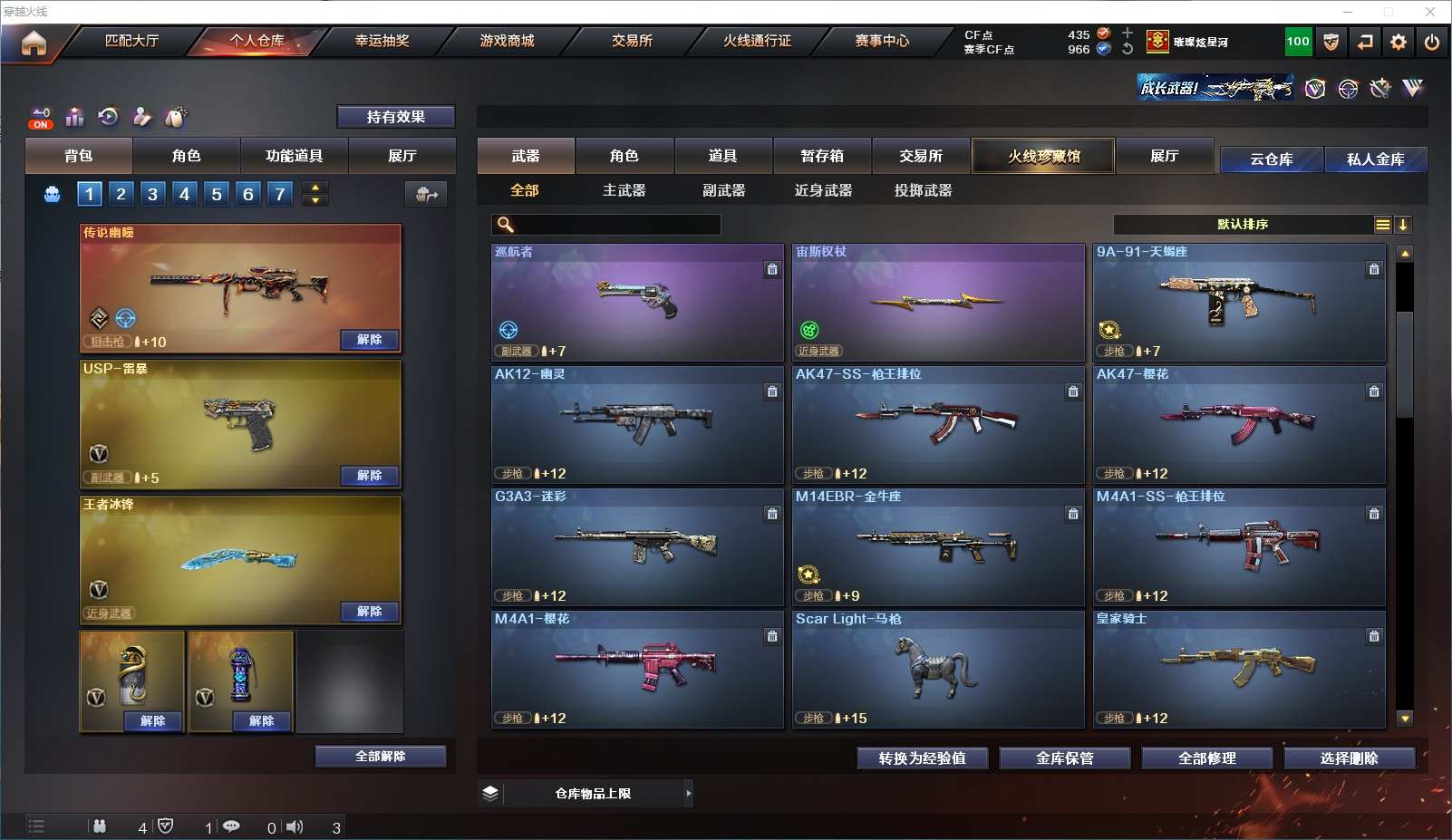Open the 云仓库 cloud storage
Screen dimensions: 1452x840
(1271, 159)
